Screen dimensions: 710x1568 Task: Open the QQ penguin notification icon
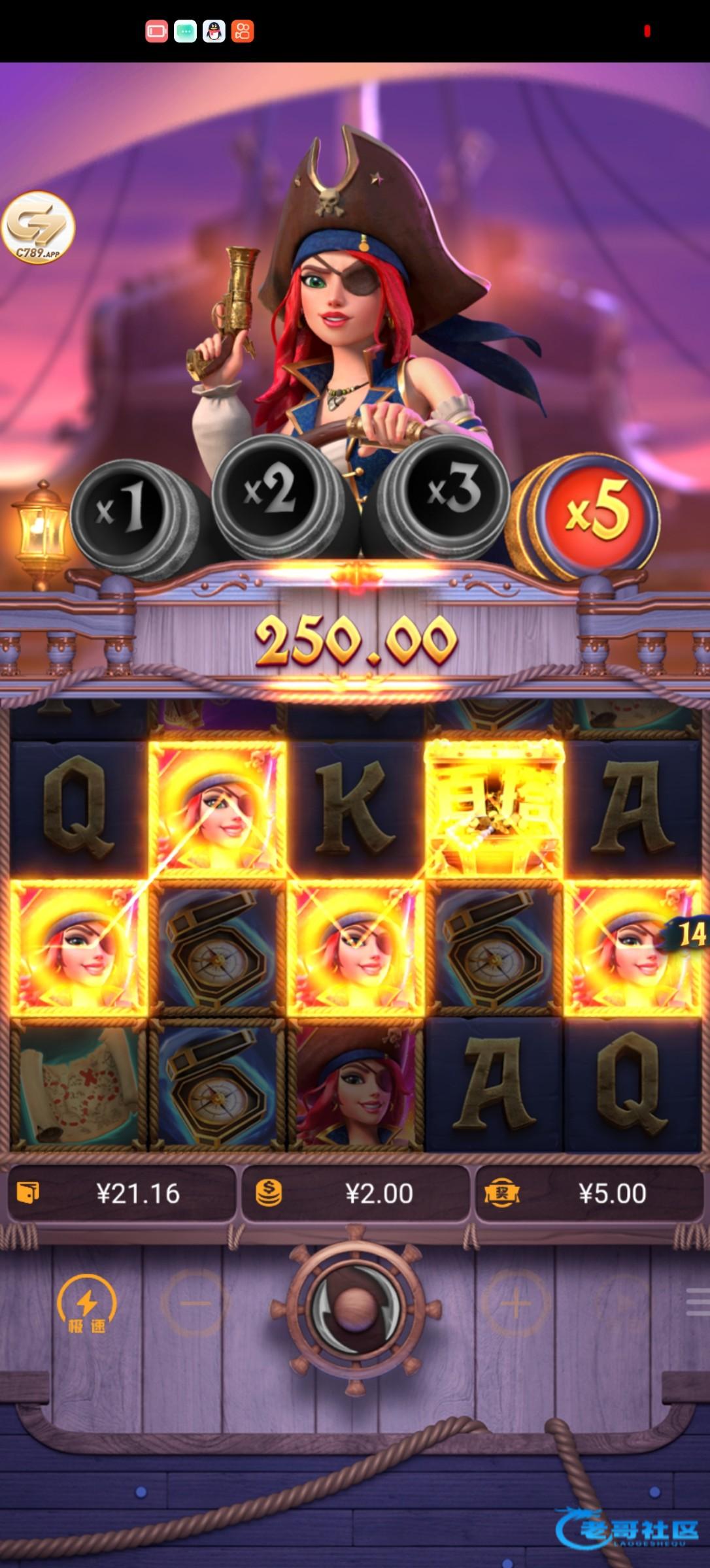(214, 31)
